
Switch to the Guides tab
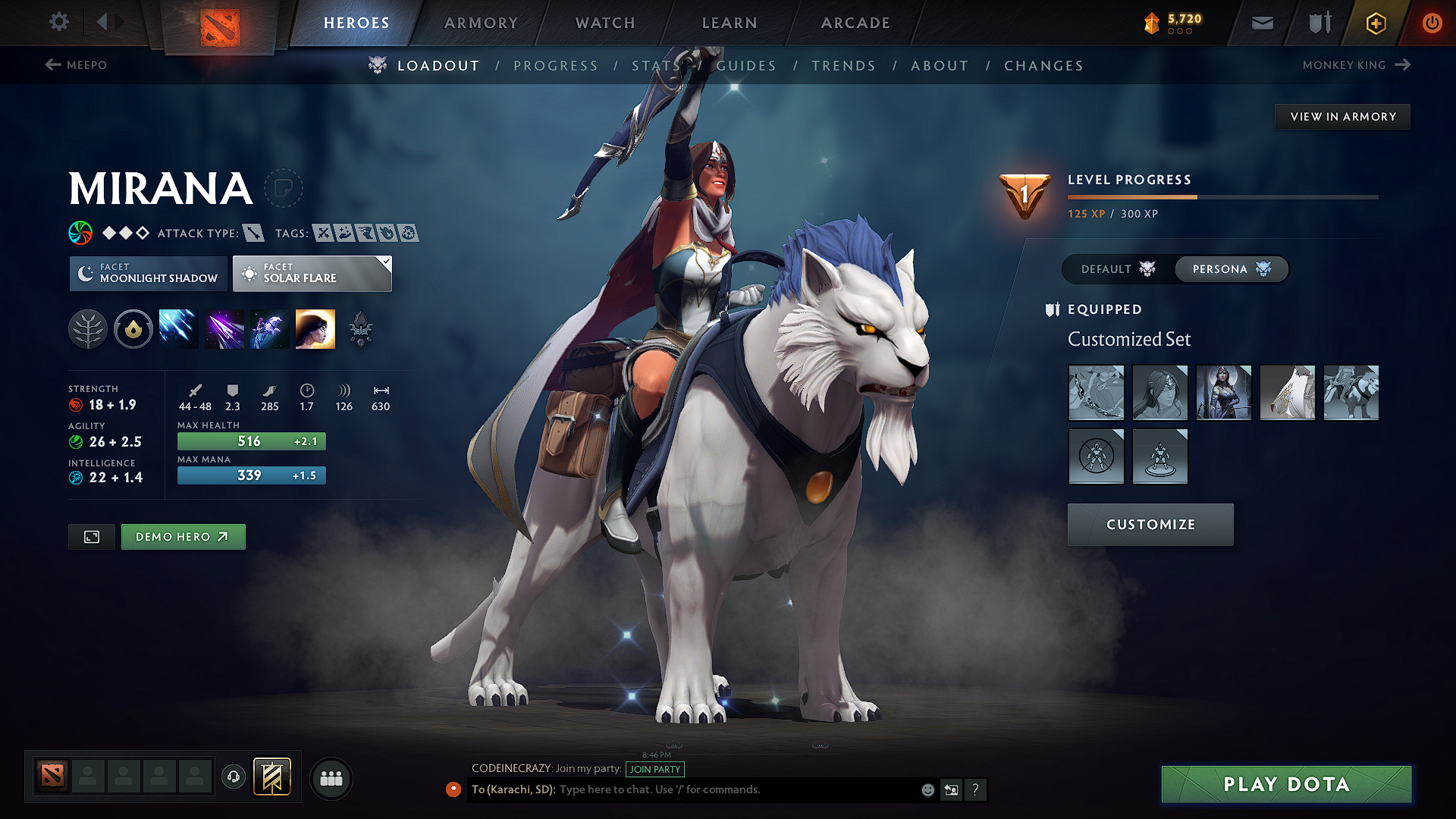click(746, 66)
